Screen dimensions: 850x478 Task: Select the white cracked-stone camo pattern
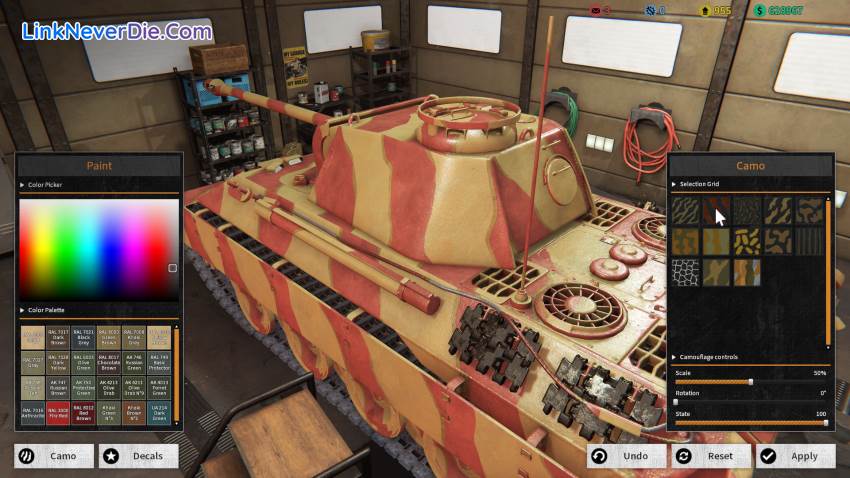coord(684,273)
